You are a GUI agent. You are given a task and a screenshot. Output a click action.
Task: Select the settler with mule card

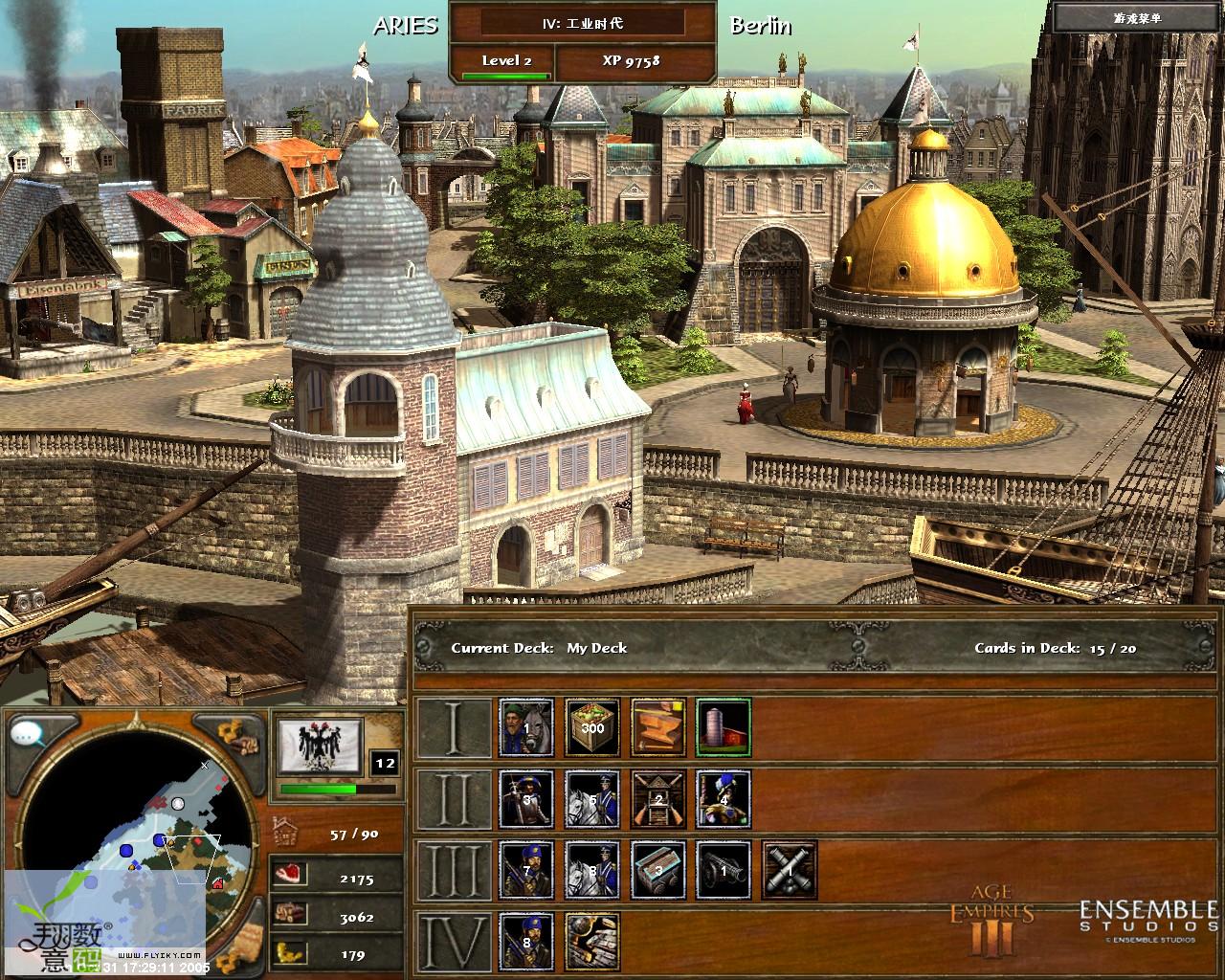[526, 726]
